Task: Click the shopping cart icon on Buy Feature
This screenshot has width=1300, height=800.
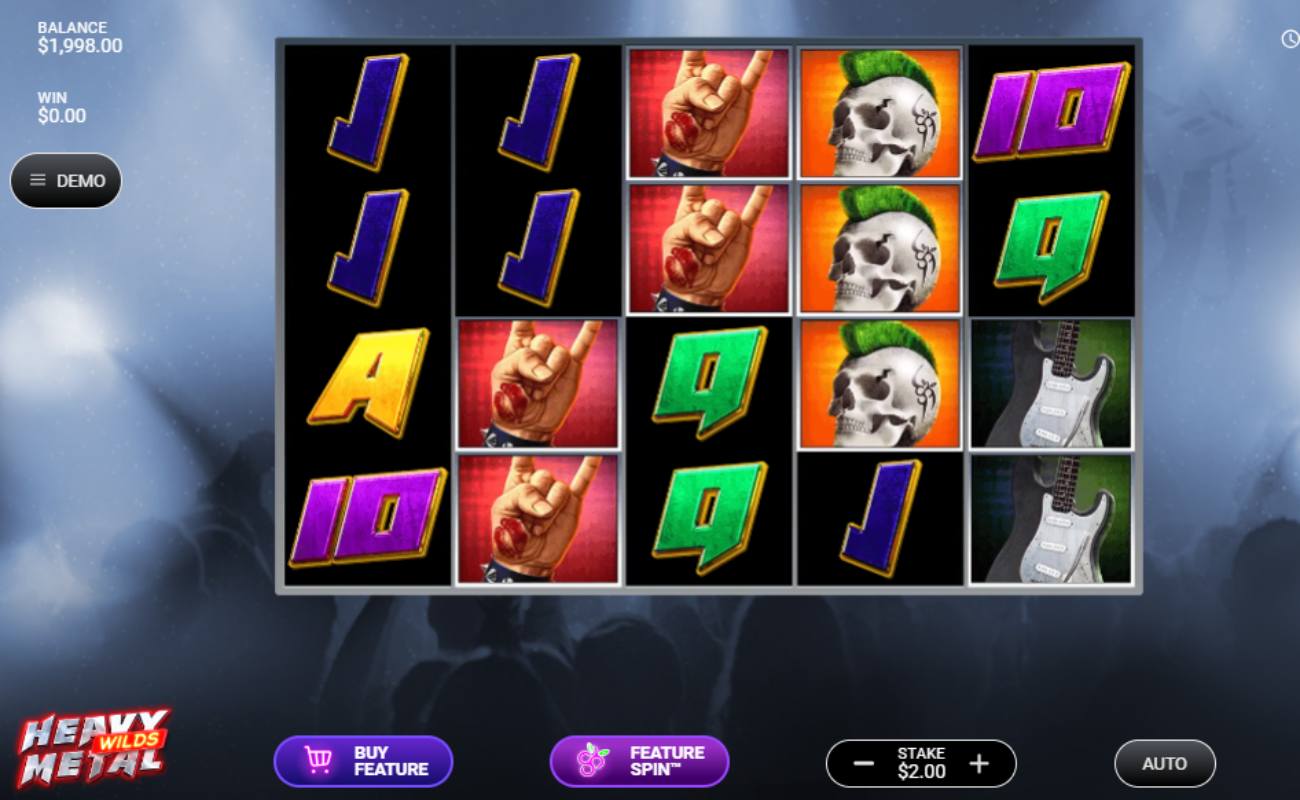Action: coord(319,760)
